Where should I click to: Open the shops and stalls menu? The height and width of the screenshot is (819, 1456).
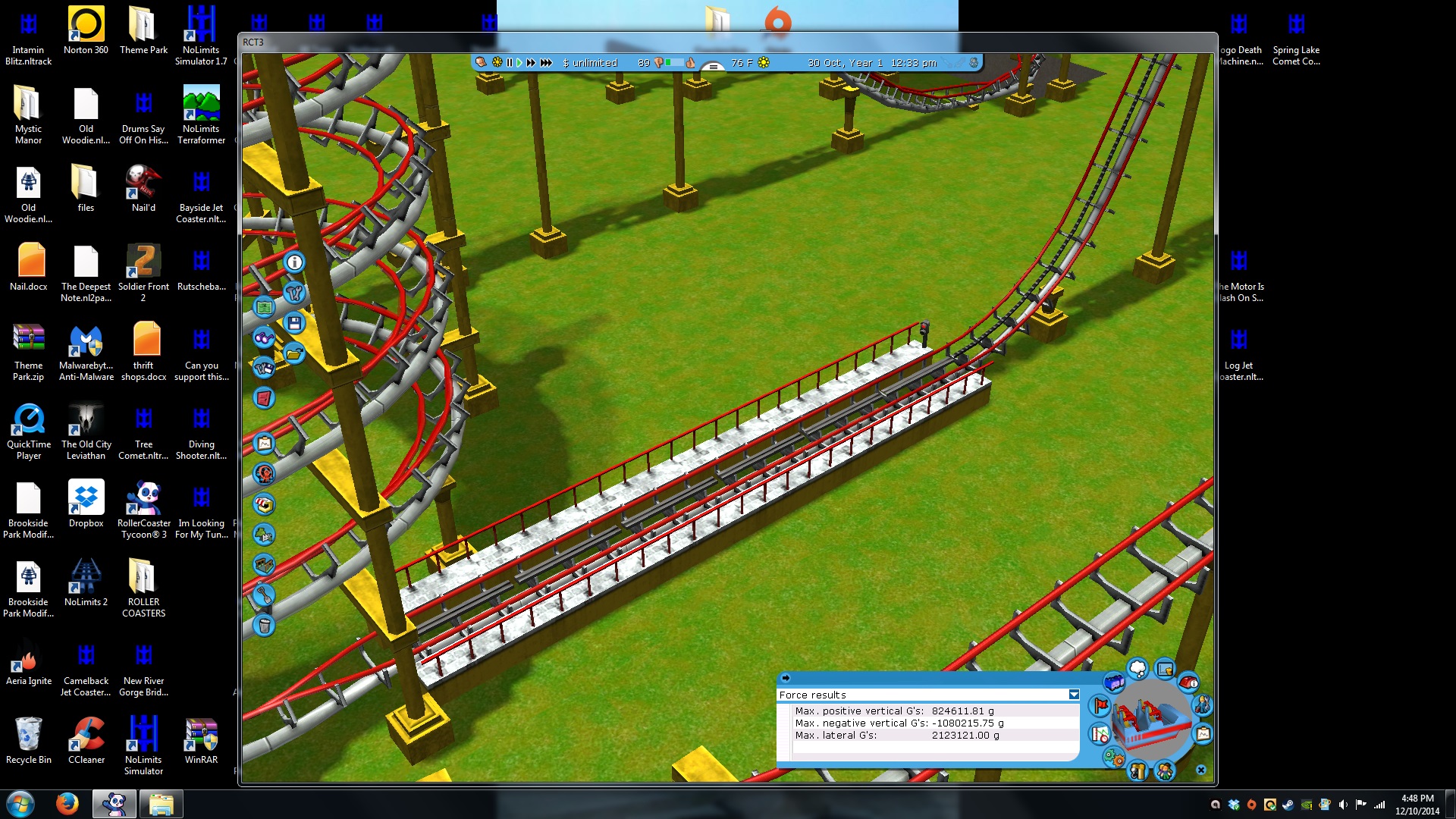pyautogui.click(x=264, y=504)
